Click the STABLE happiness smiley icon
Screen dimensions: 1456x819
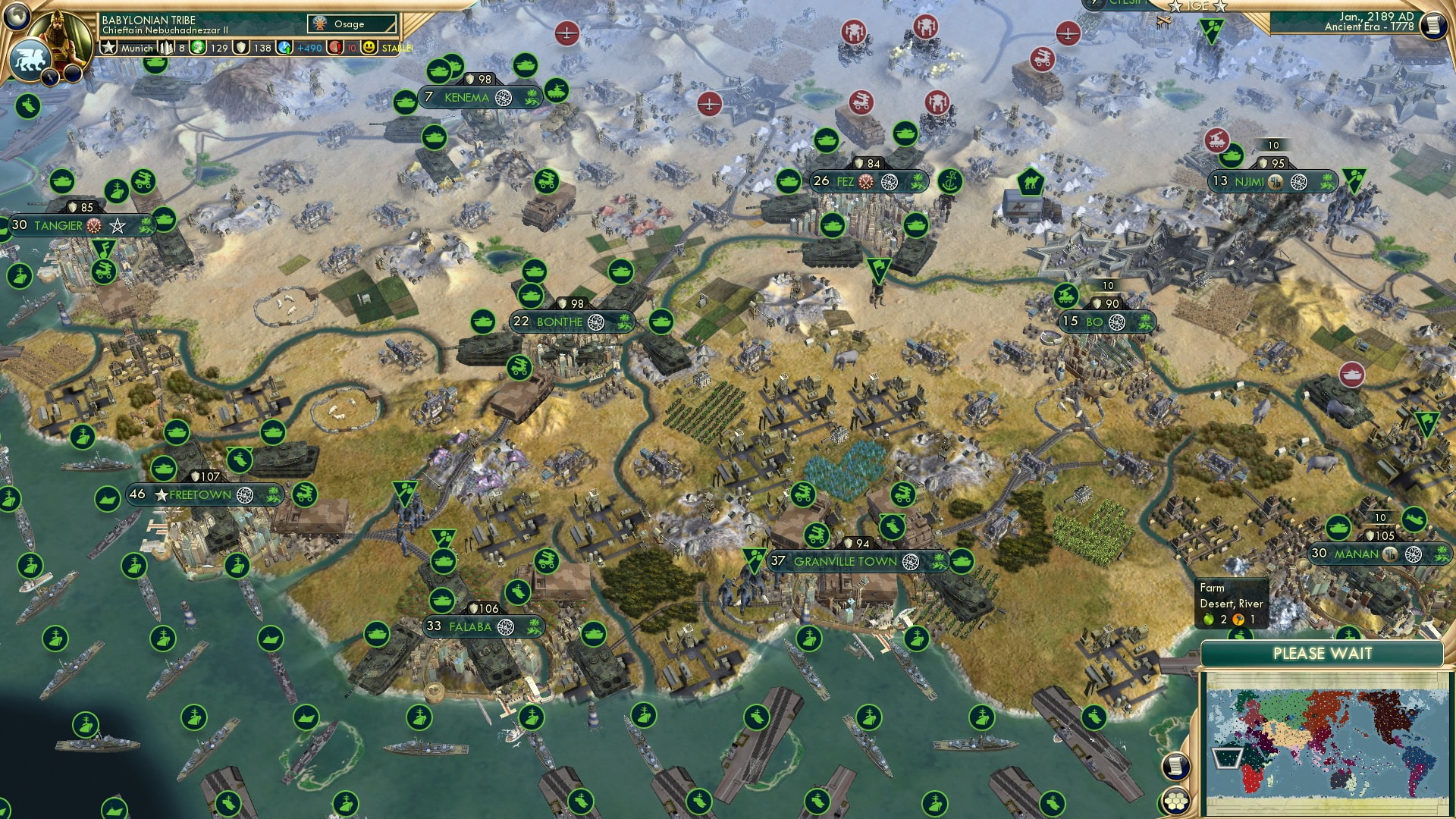(369, 48)
